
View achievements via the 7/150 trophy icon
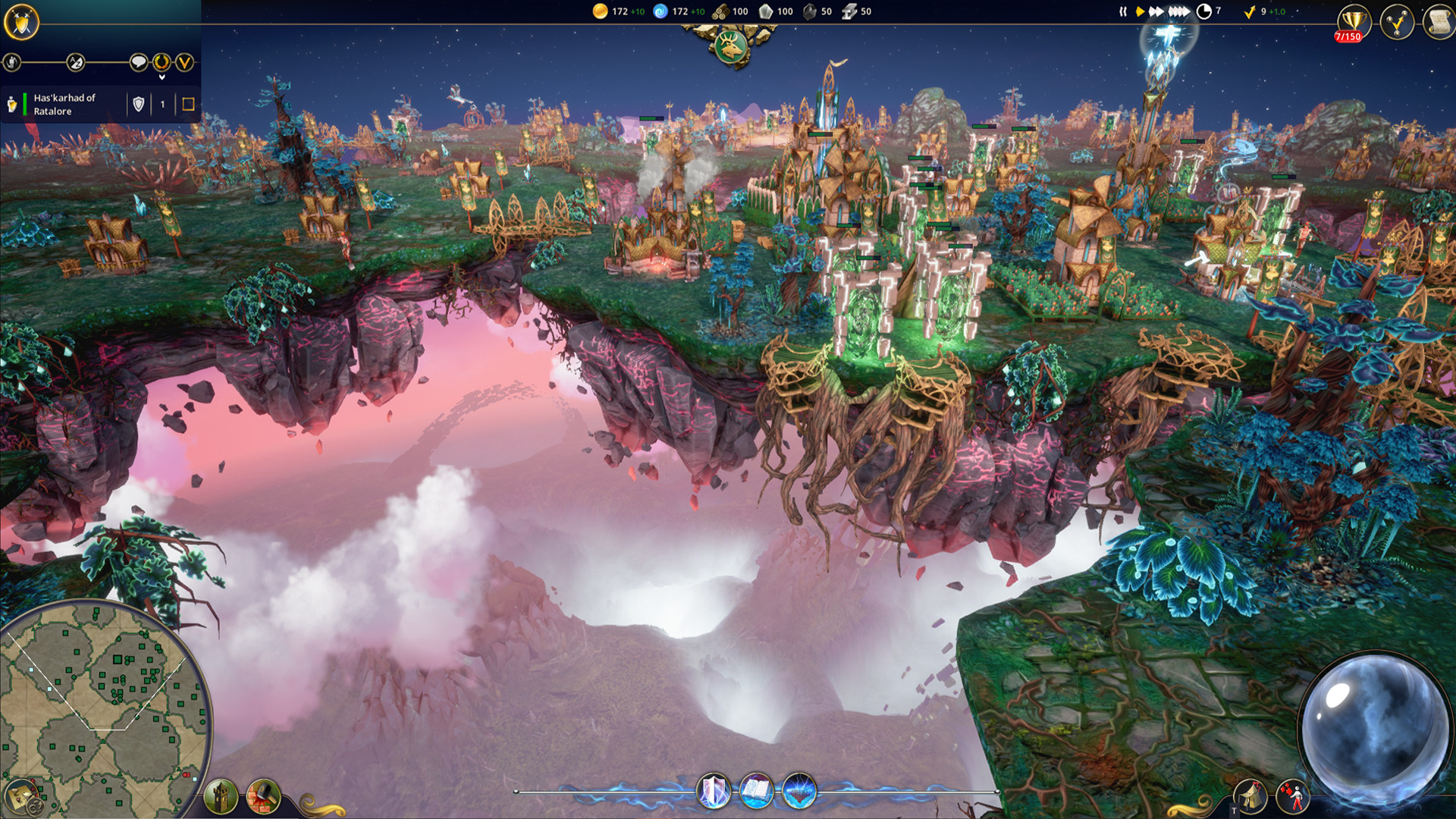click(1354, 20)
